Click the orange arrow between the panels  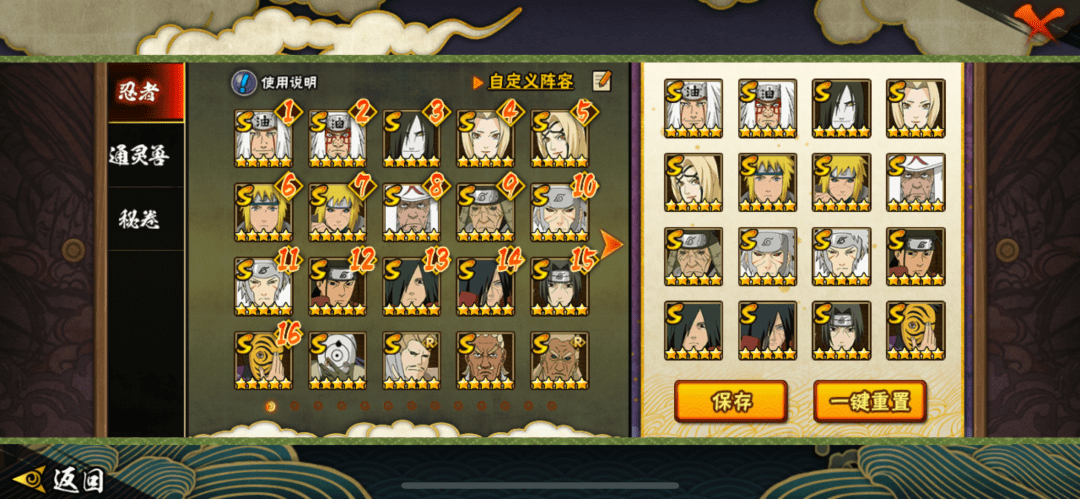611,244
